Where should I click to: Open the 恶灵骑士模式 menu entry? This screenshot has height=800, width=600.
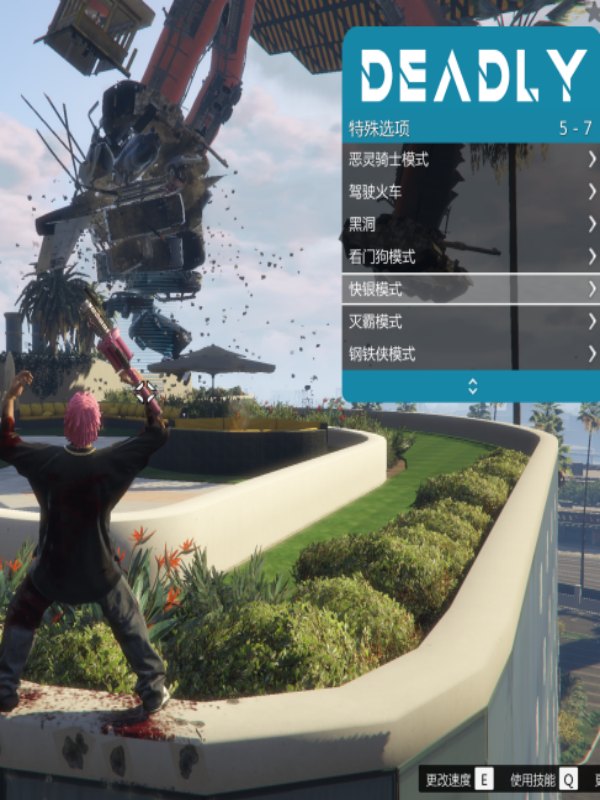[470, 160]
